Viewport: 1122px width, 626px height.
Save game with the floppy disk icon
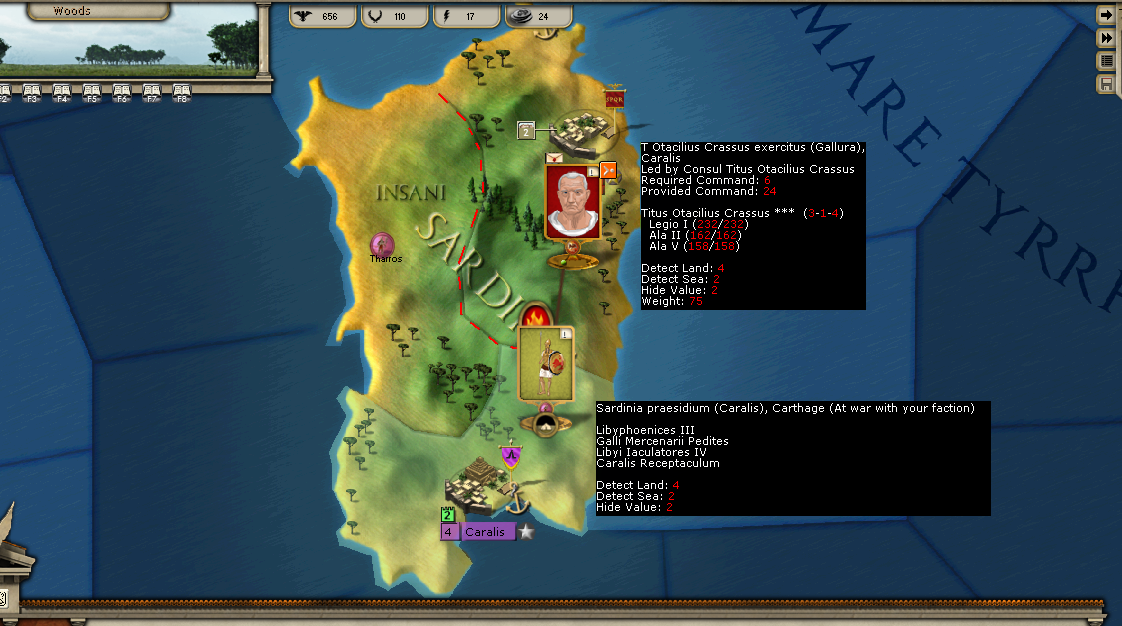pyautogui.click(x=1106, y=84)
